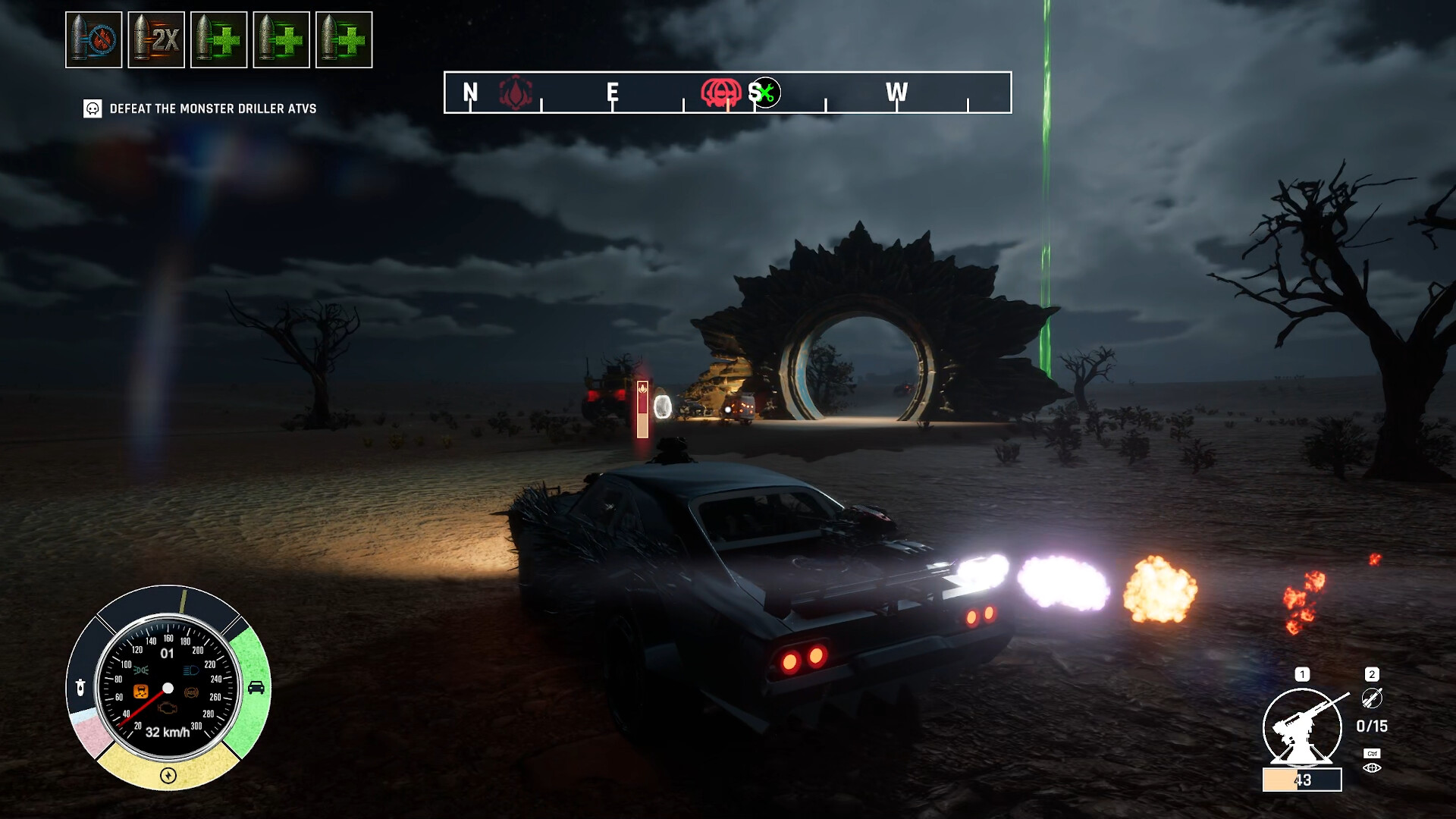Click the red monster marker on the compass

click(720, 93)
